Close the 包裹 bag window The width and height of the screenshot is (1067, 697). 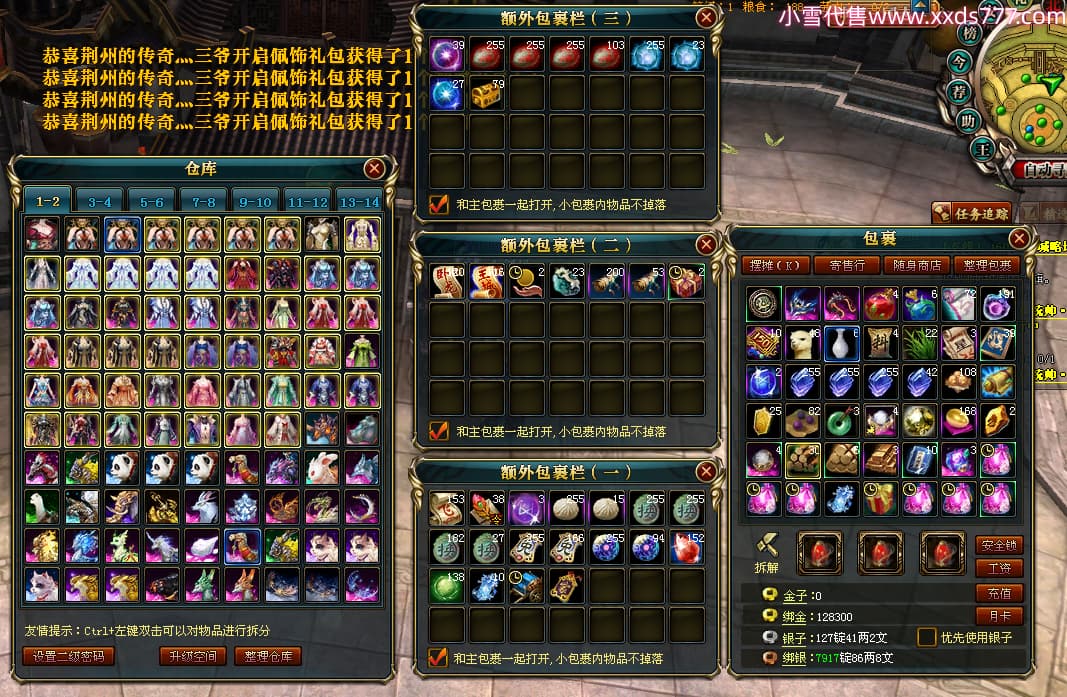coord(1018,238)
